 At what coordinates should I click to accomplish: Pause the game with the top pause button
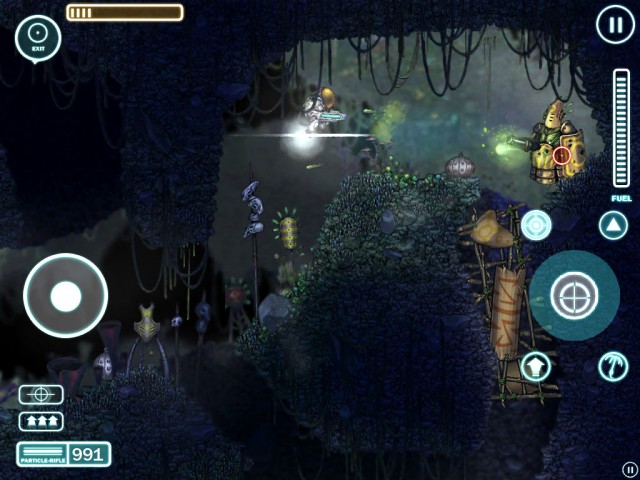click(613, 24)
